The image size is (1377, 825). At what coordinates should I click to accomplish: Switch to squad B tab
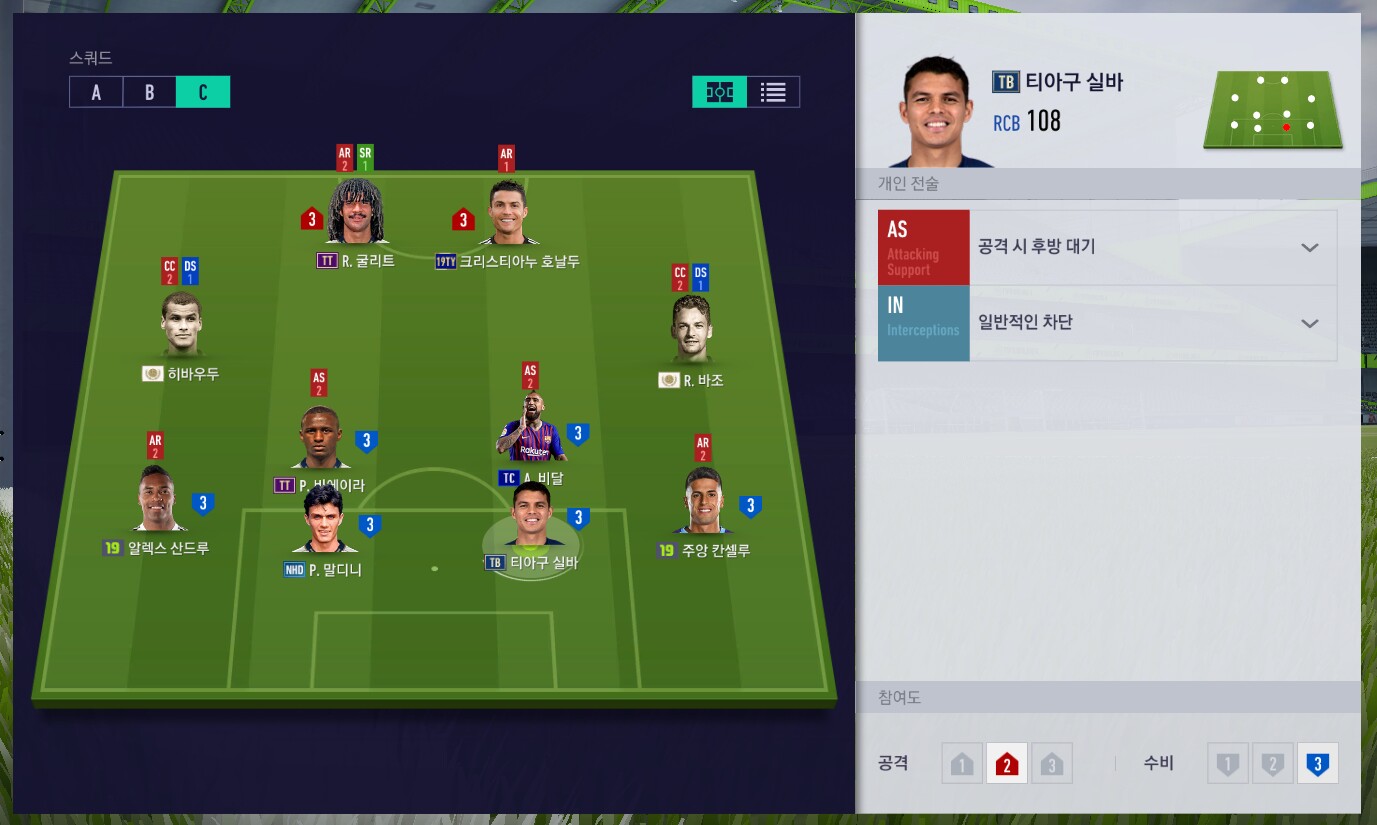(x=149, y=92)
